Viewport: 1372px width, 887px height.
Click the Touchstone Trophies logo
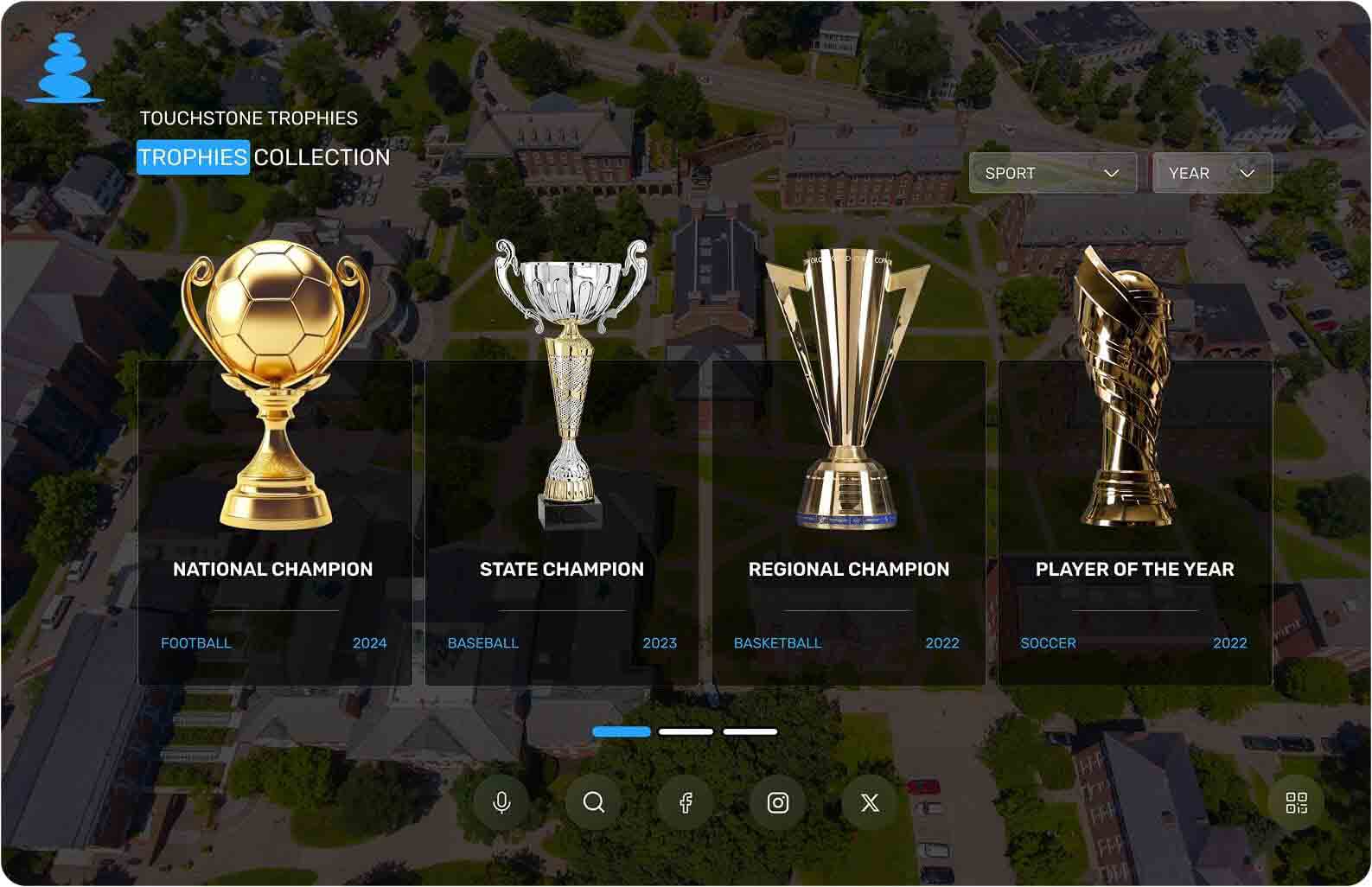(x=64, y=65)
